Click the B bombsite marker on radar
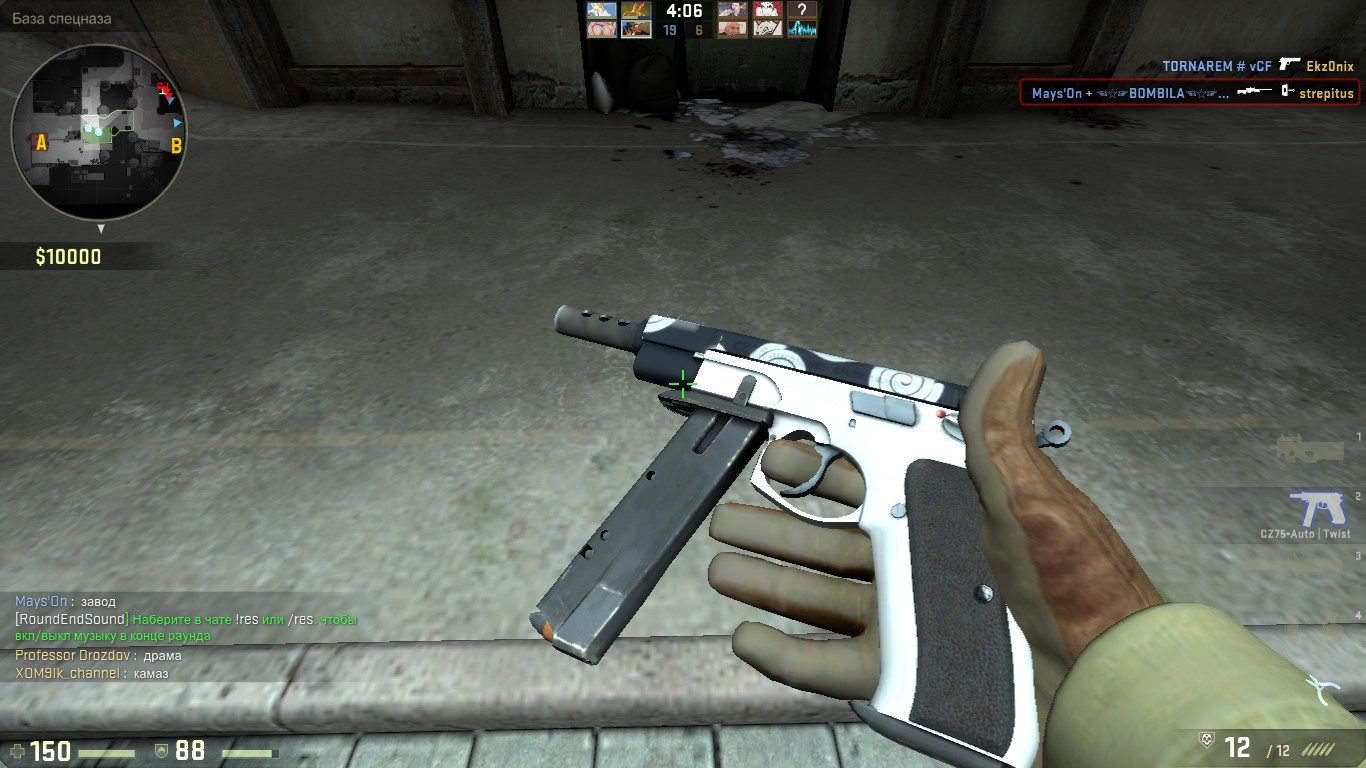The image size is (1366, 768). [176, 146]
